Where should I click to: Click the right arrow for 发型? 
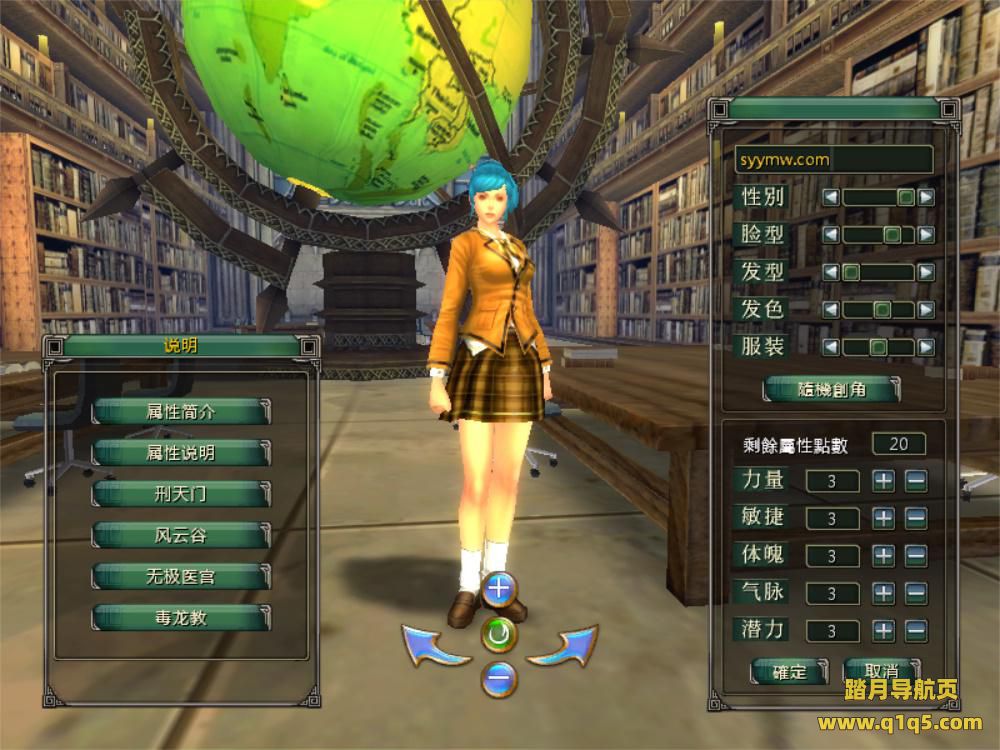coord(926,272)
